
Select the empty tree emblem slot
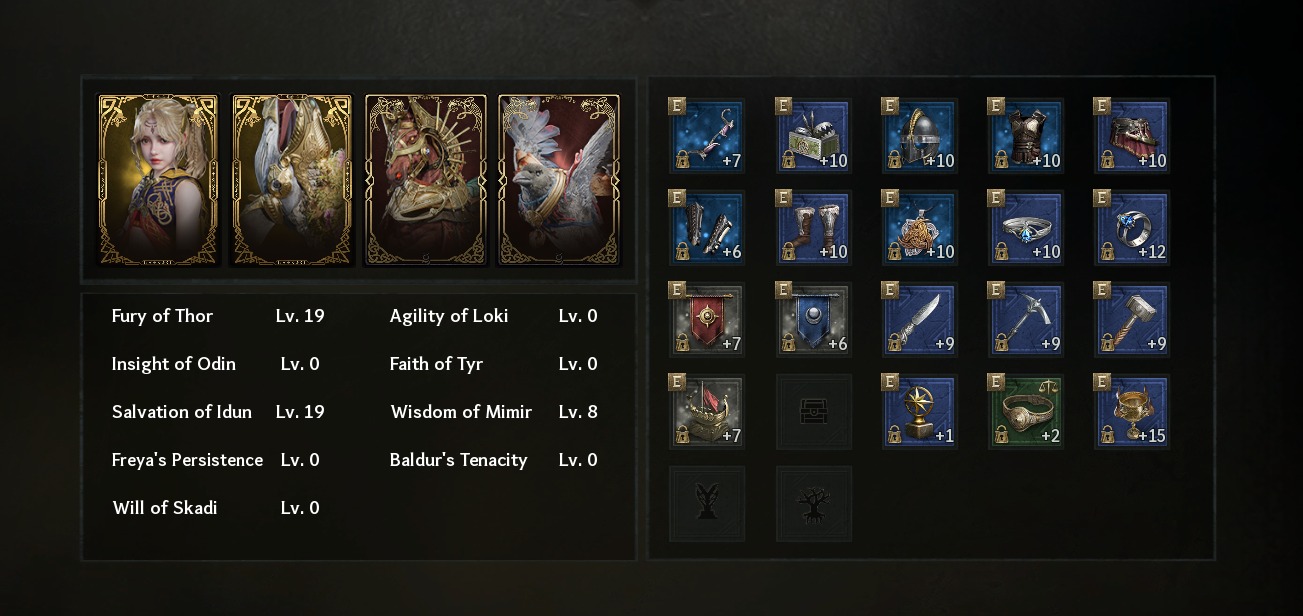tap(813, 504)
